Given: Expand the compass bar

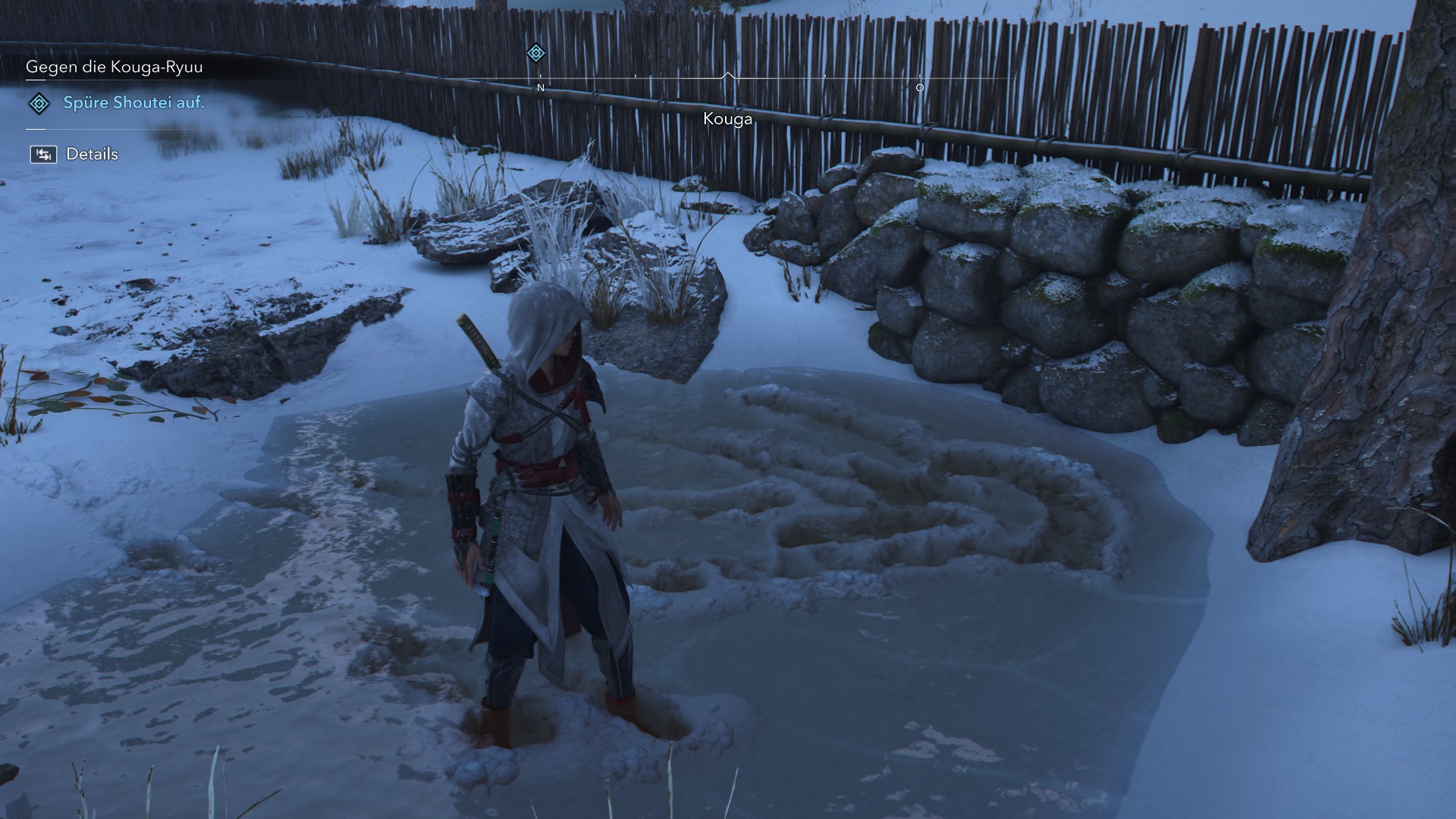Looking at the screenshot, I should pos(728,77).
